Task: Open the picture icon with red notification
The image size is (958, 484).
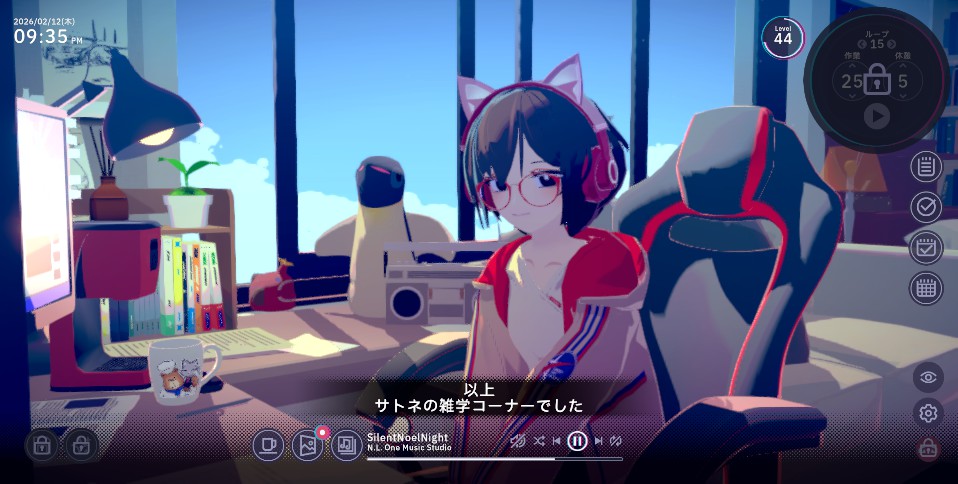Action: point(307,445)
